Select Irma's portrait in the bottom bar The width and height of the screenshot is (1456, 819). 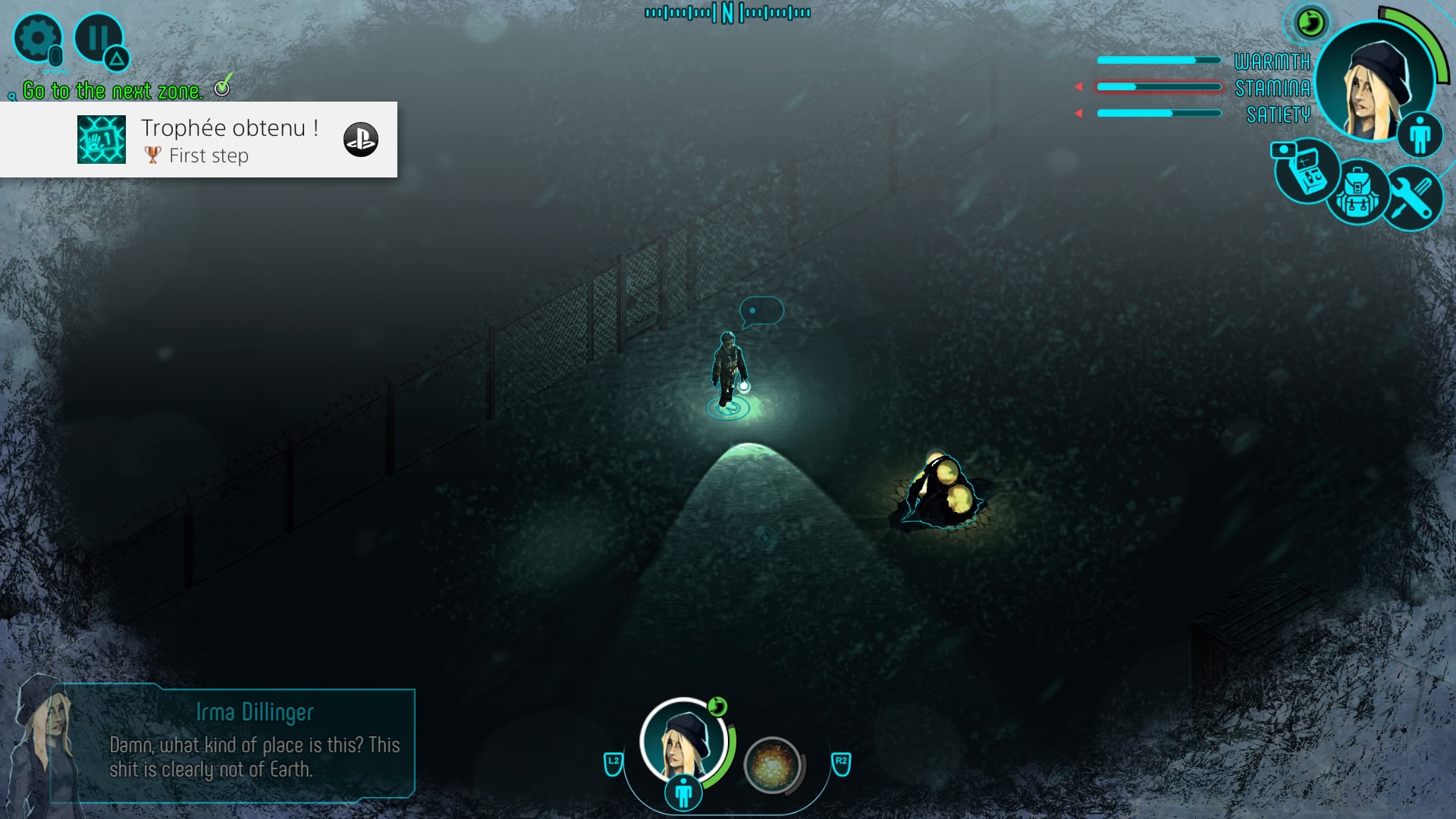point(683,741)
